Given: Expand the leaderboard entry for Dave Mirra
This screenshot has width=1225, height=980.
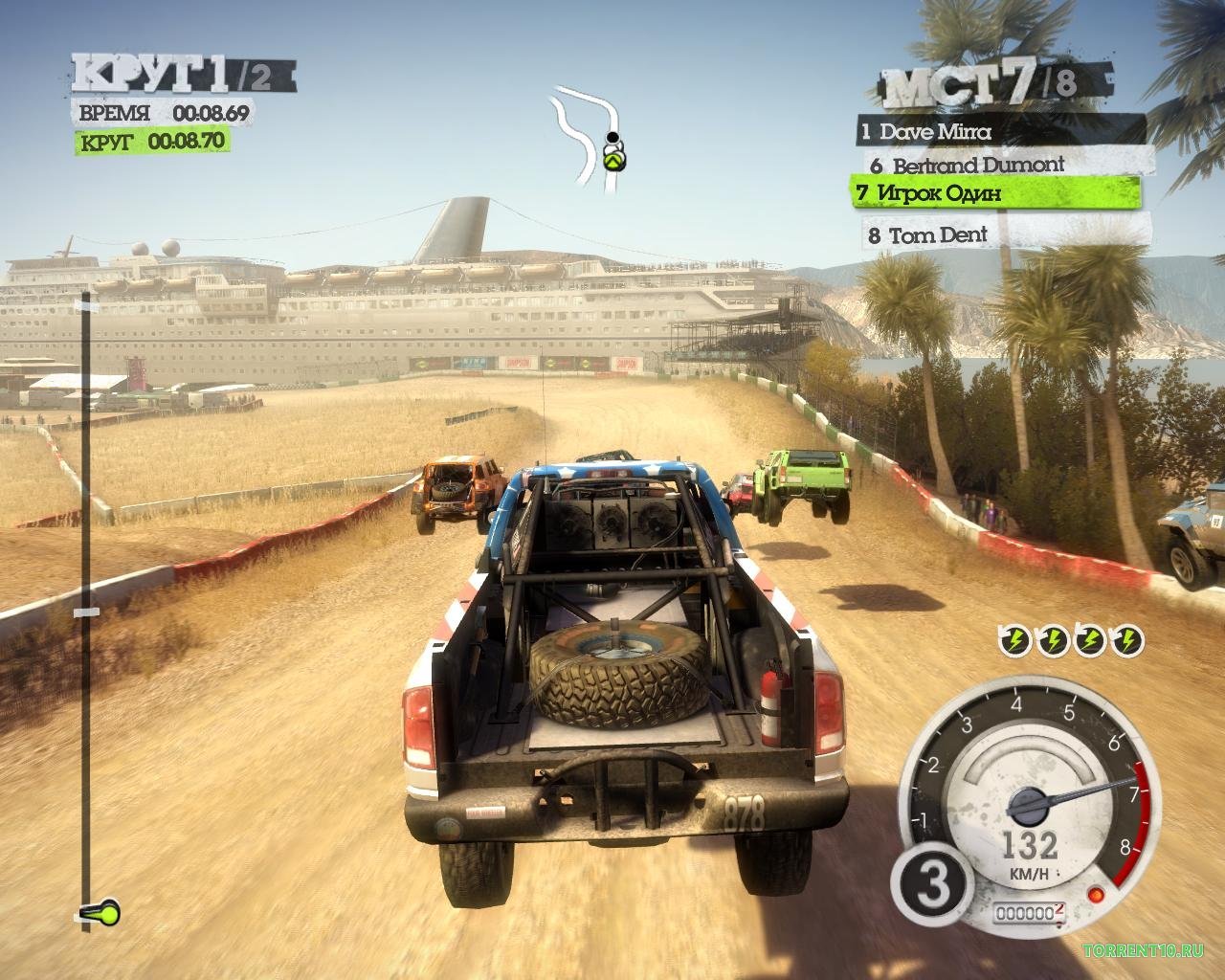Looking at the screenshot, I should click(928, 133).
